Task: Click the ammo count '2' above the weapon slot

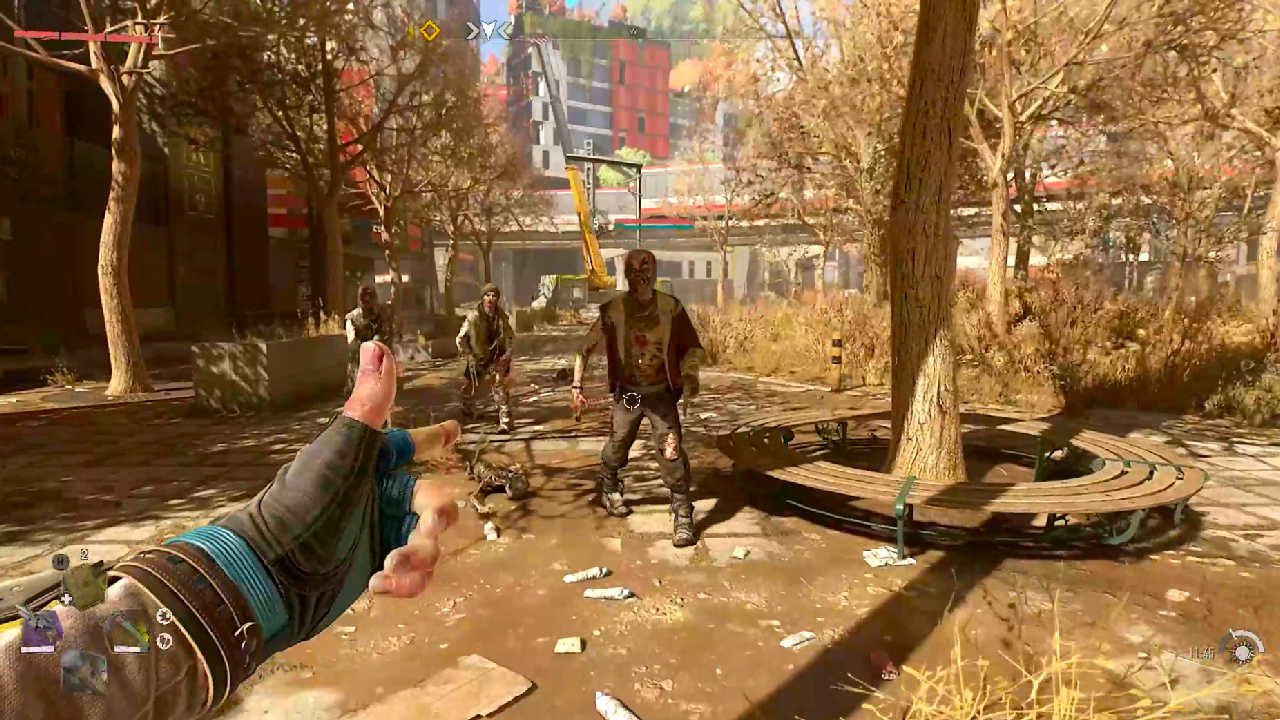Action: (84, 553)
